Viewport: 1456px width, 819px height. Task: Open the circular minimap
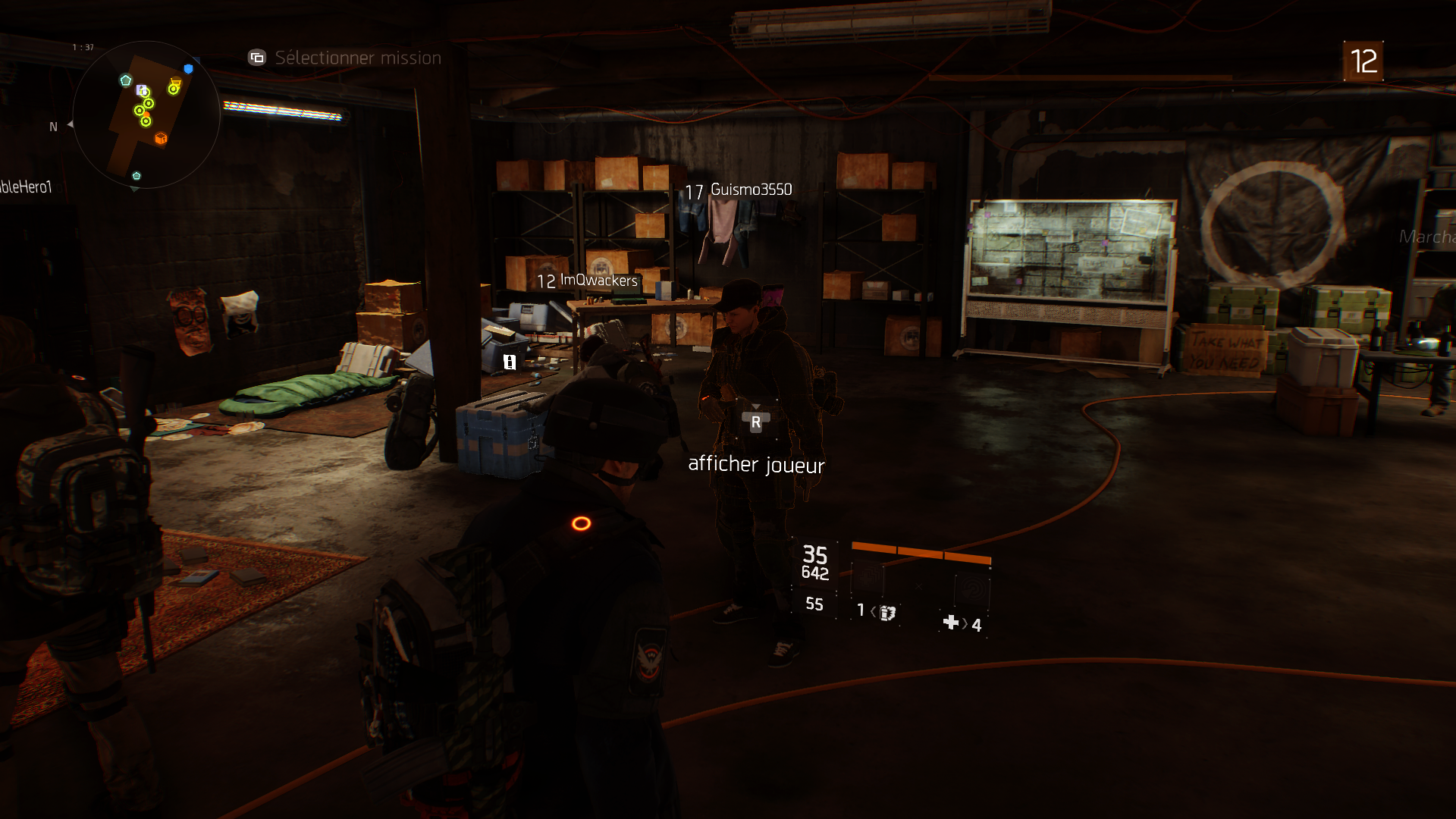point(146,115)
